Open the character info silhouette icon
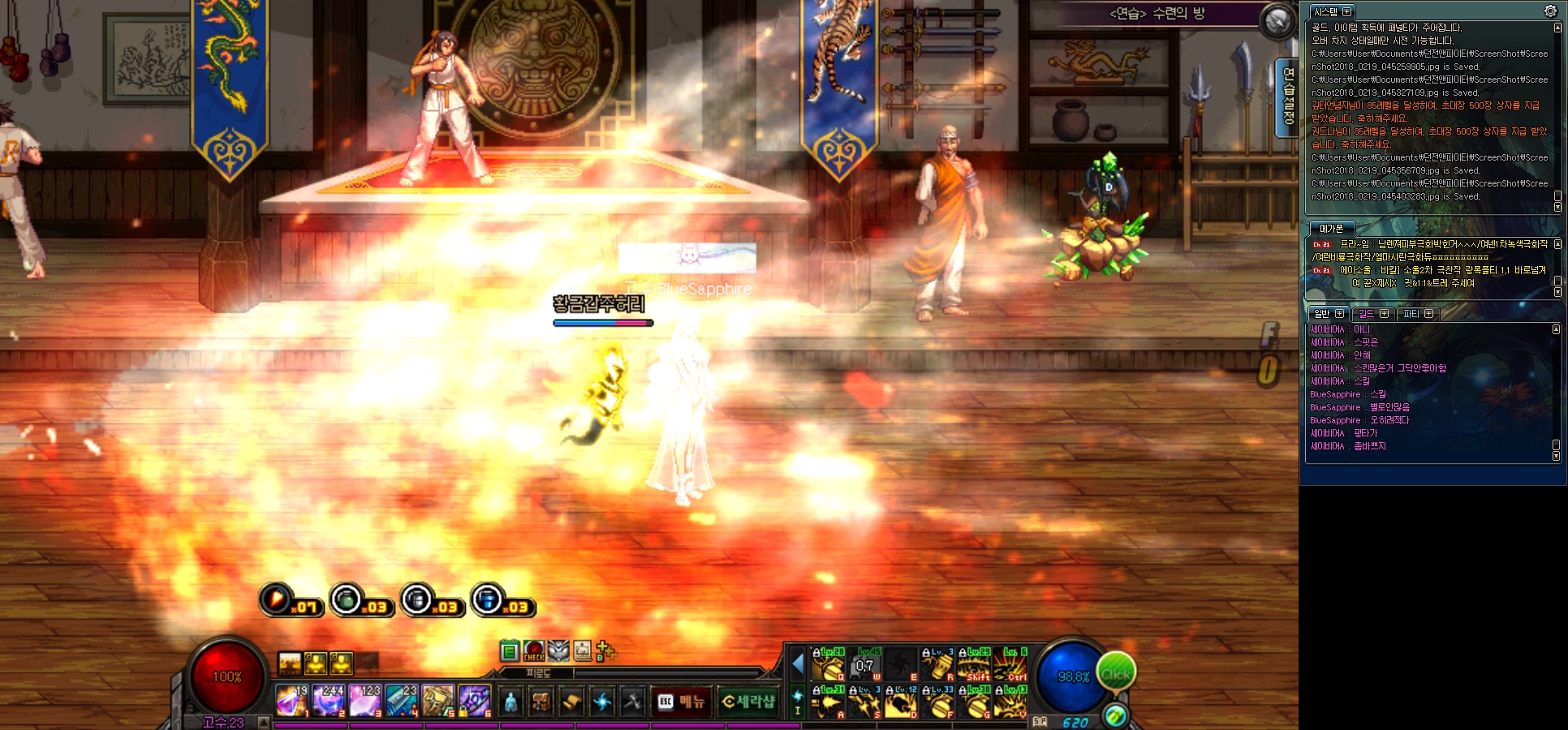This screenshot has width=1568, height=730. point(510,702)
